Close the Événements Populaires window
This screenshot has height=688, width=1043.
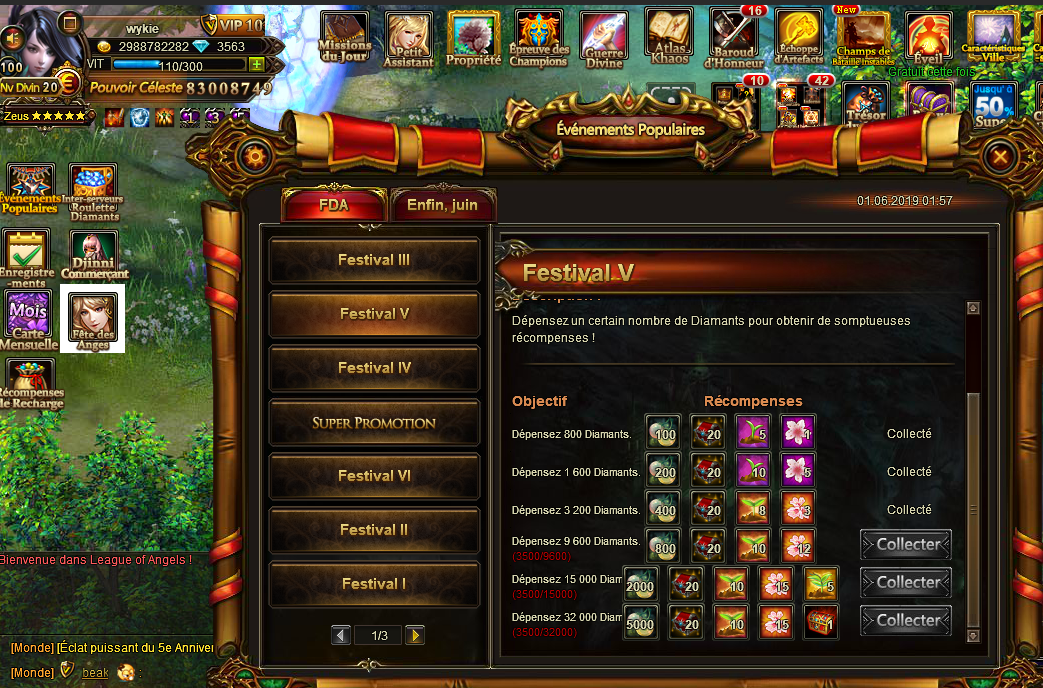tap(999, 156)
